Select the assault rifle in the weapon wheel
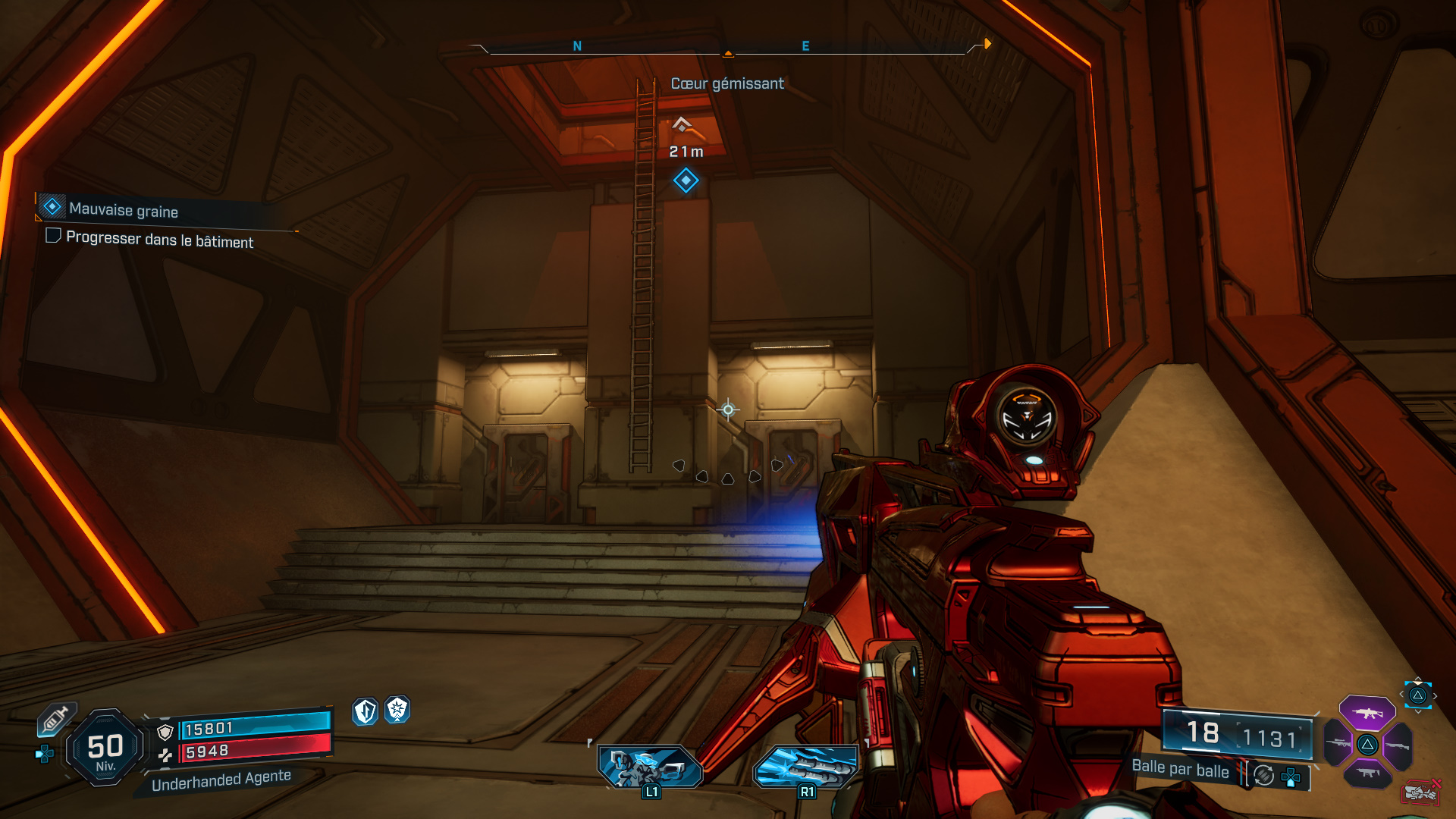The image size is (1456, 819). point(1367,714)
